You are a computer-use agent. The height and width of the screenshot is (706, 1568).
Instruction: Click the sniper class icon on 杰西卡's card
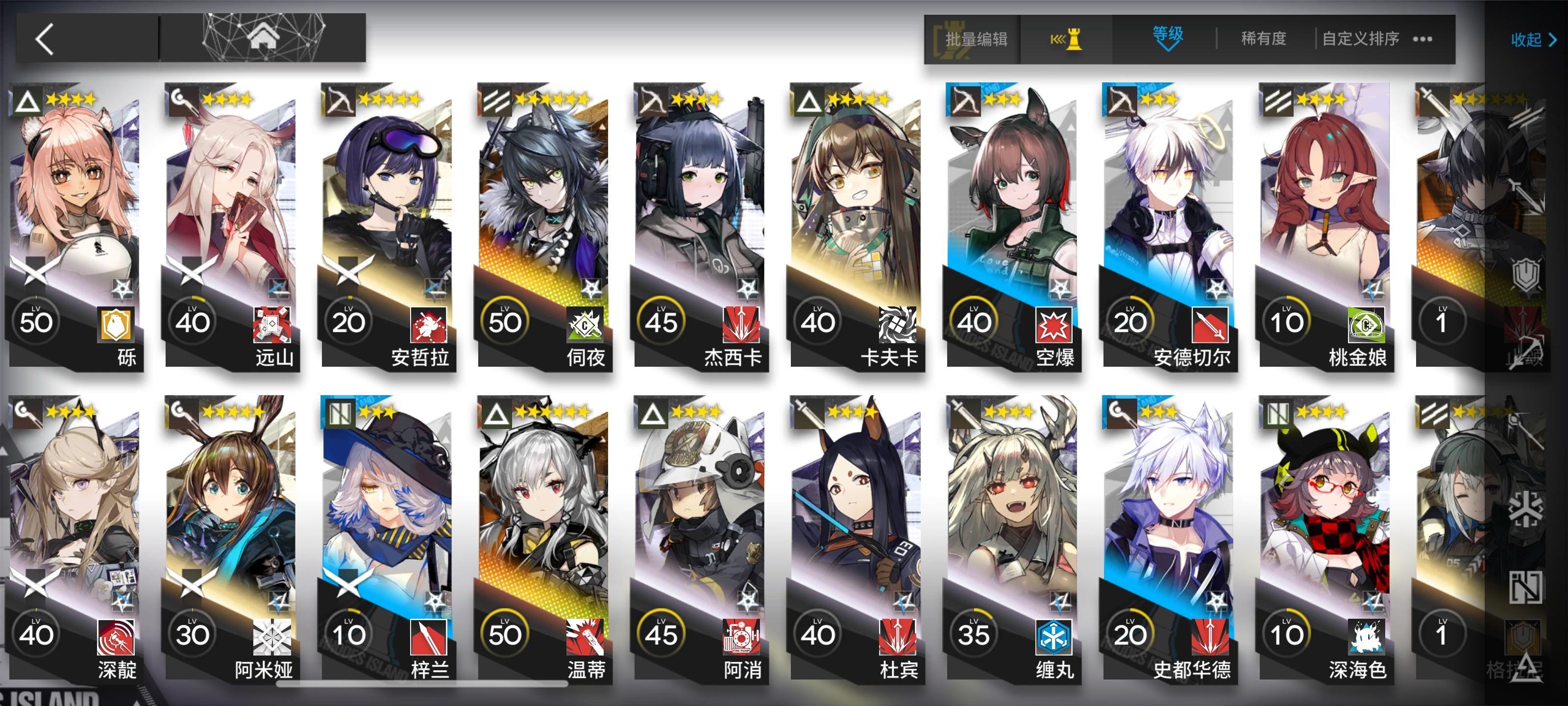[653, 101]
